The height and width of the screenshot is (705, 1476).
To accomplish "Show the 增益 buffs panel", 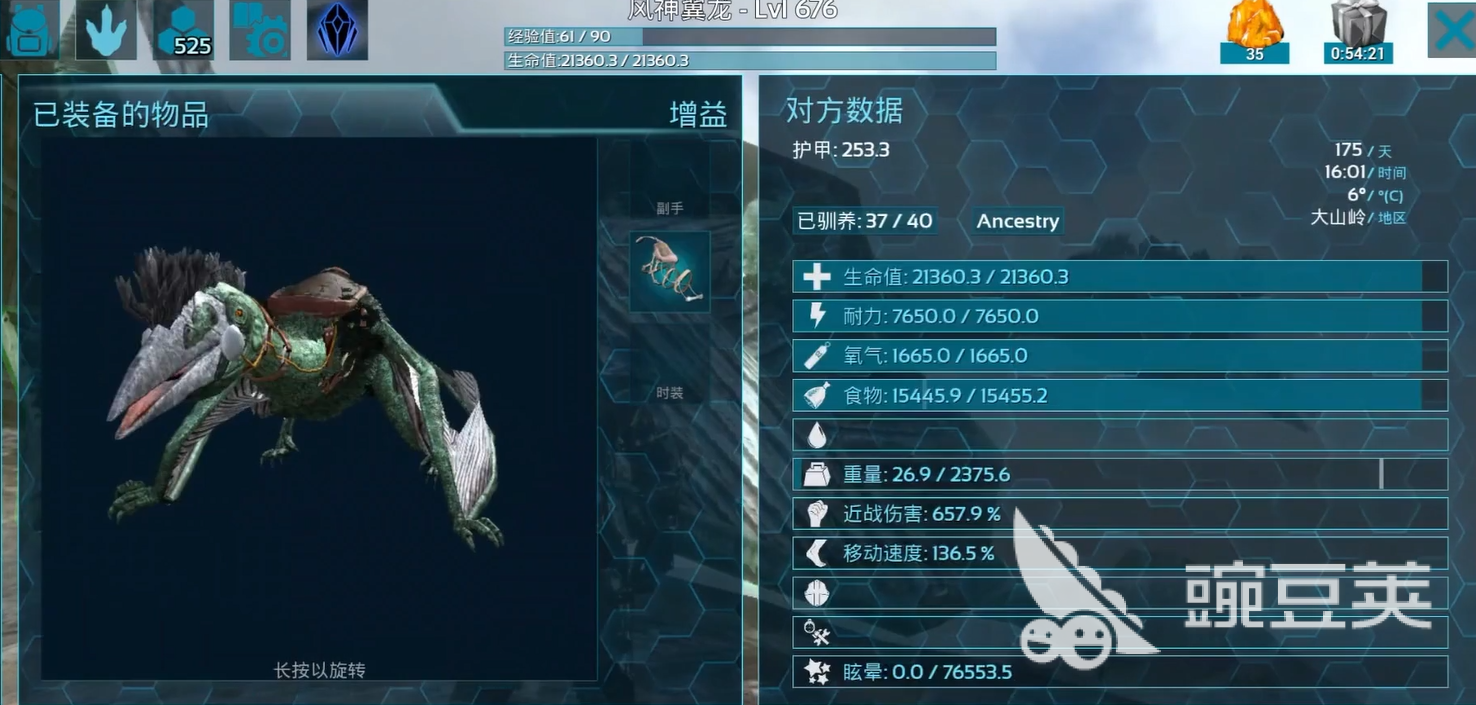I will point(697,114).
